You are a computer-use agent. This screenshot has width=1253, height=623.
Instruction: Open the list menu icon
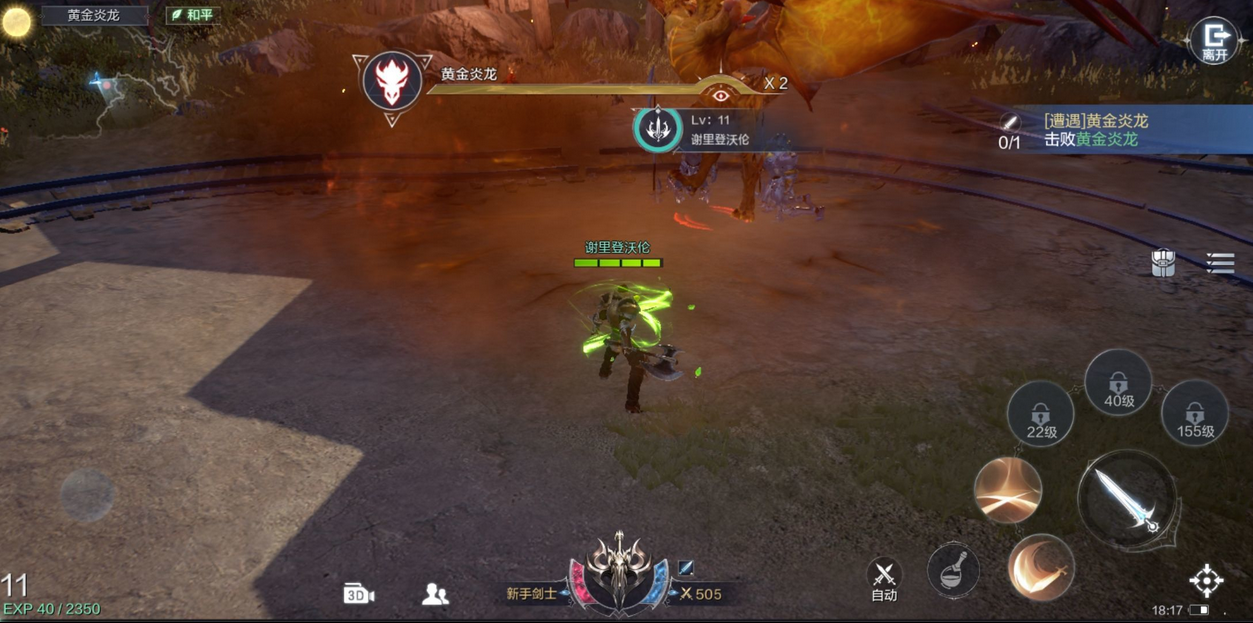(1220, 263)
